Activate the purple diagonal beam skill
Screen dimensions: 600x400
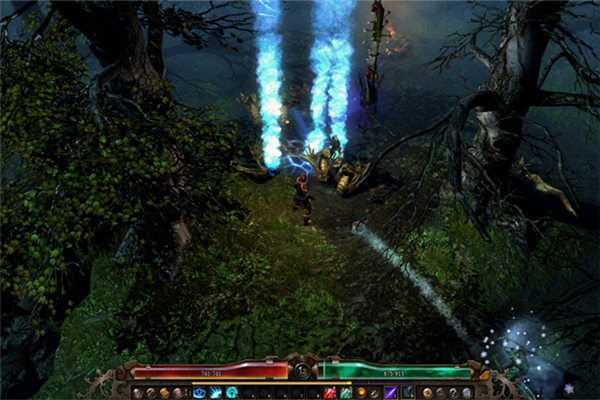(x=391, y=392)
